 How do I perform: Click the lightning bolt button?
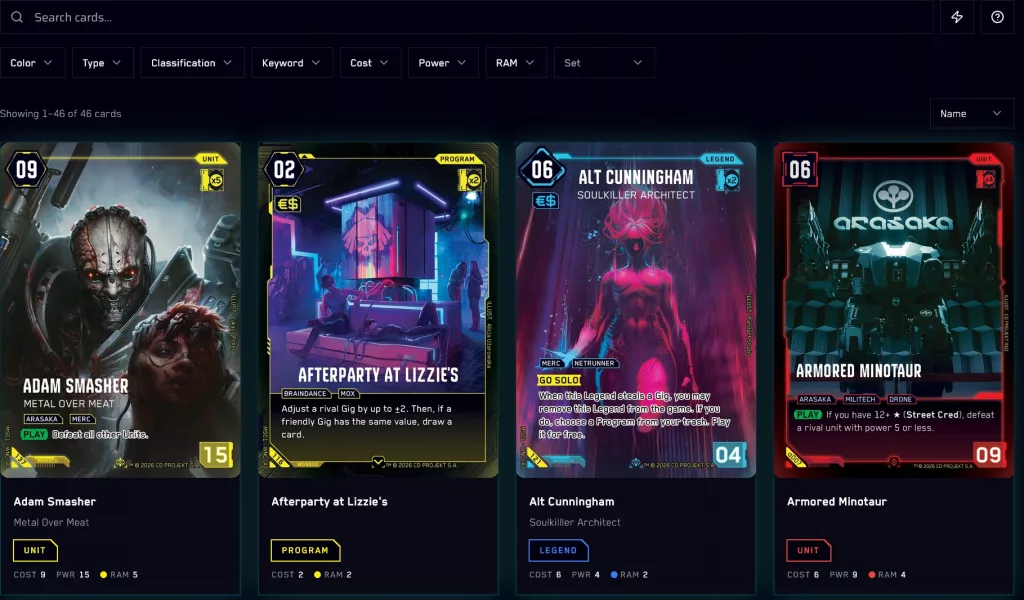point(957,17)
